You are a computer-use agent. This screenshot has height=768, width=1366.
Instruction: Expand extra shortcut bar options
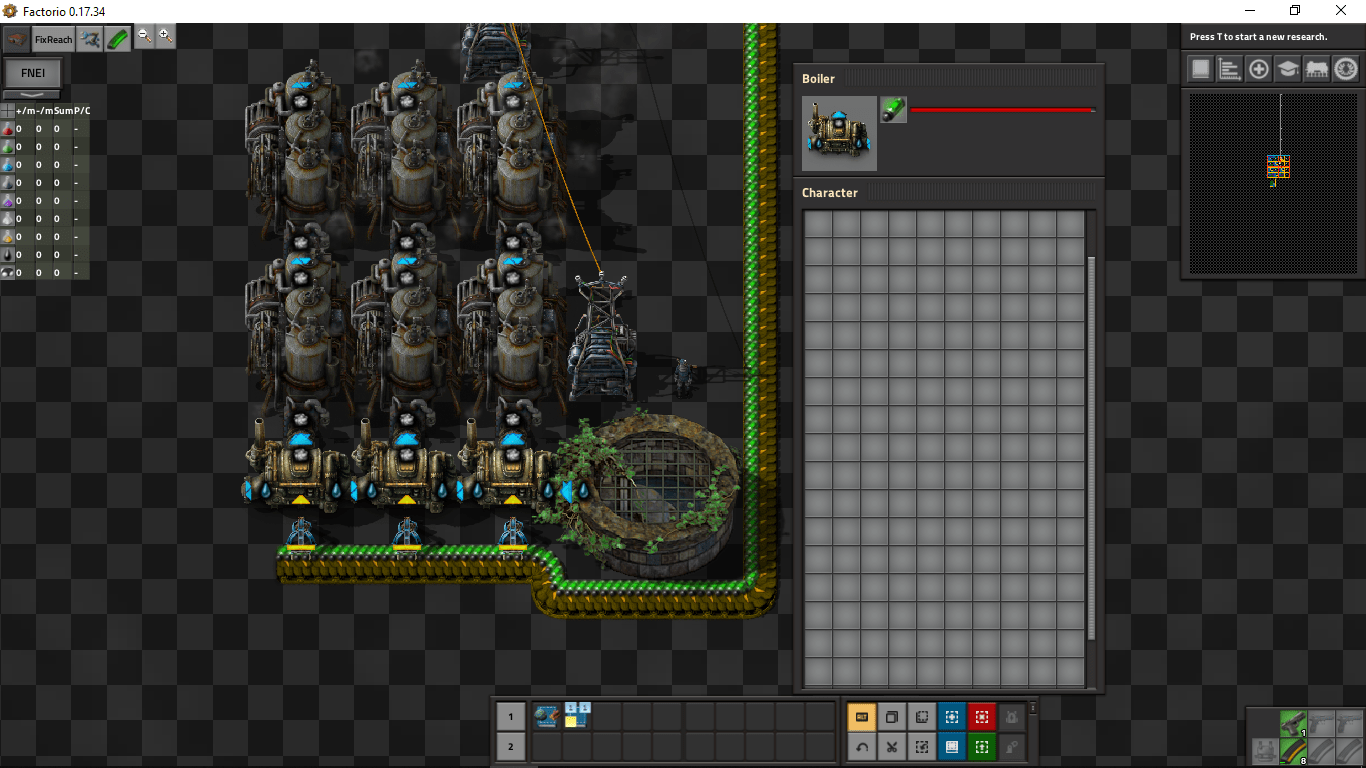pos(1032,706)
